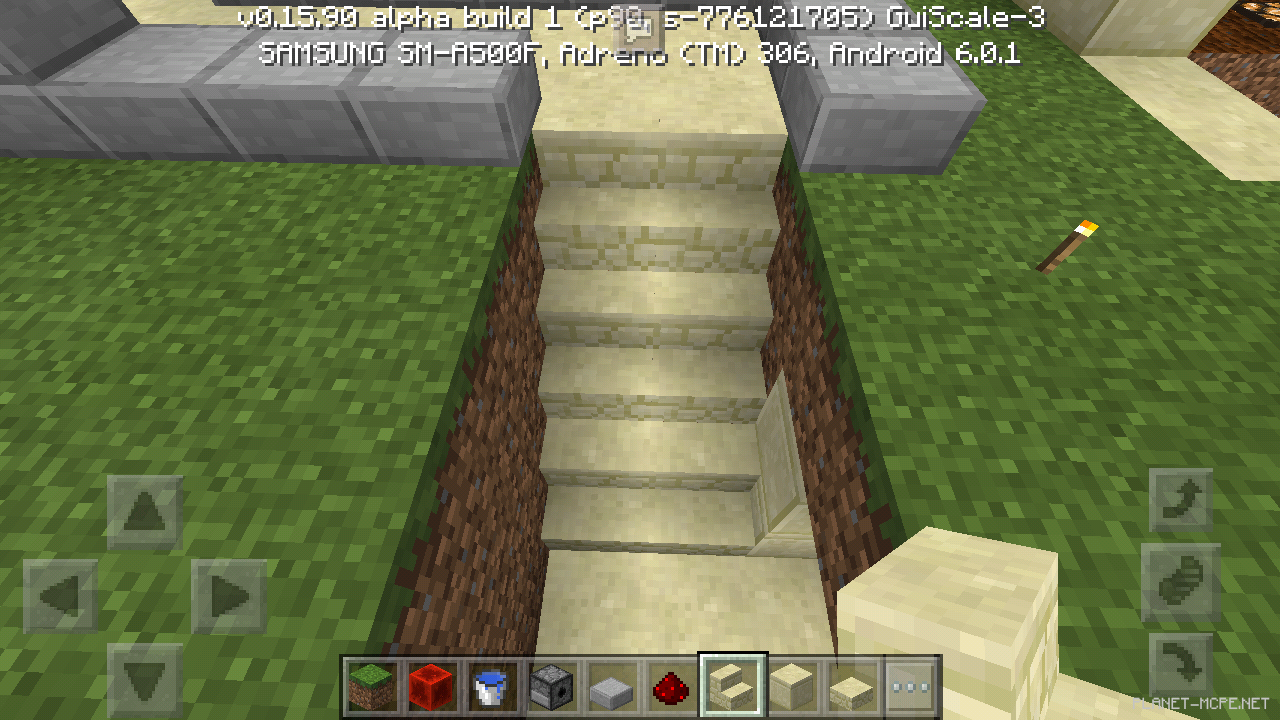Select the smooth sandstone block in the hotbar
1280x720 pixels.
click(x=791, y=685)
